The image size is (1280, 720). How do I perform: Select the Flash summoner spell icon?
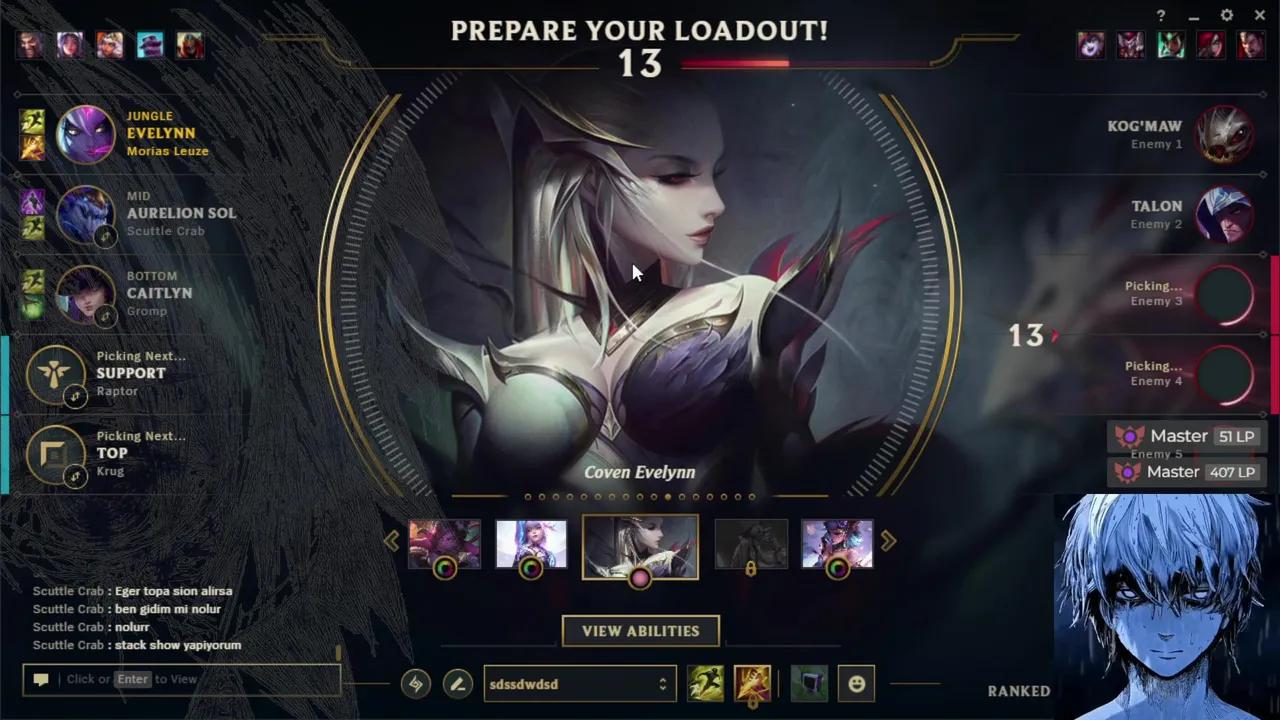click(752, 684)
